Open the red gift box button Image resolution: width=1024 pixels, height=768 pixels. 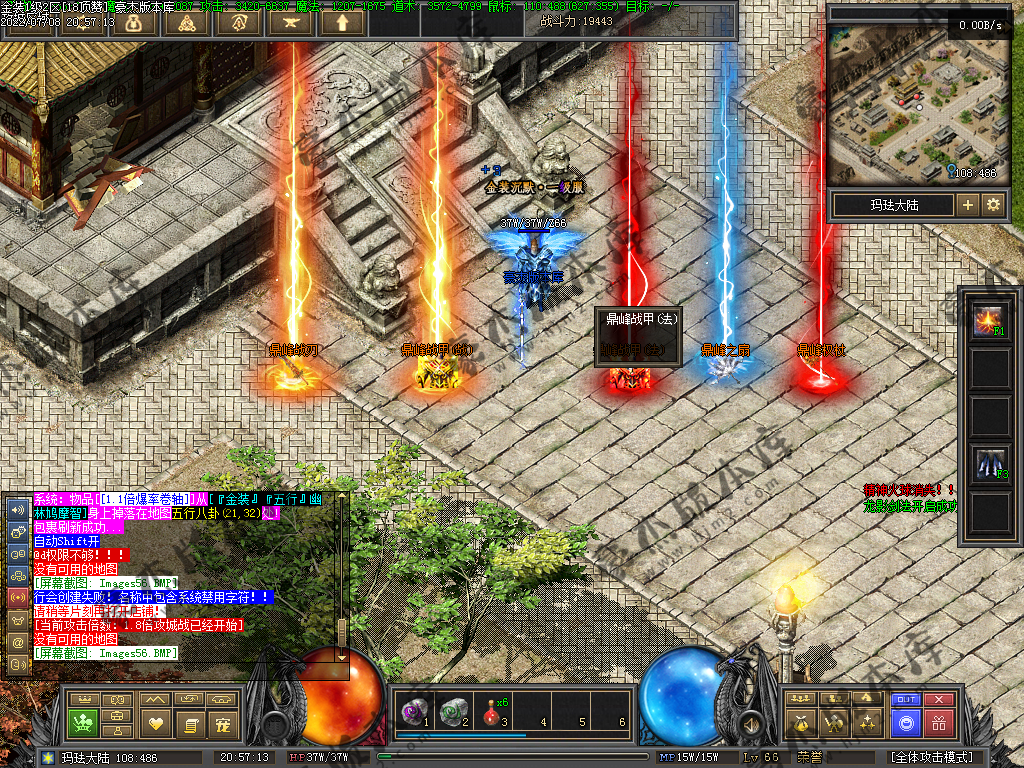pyautogui.click(x=938, y=722)
